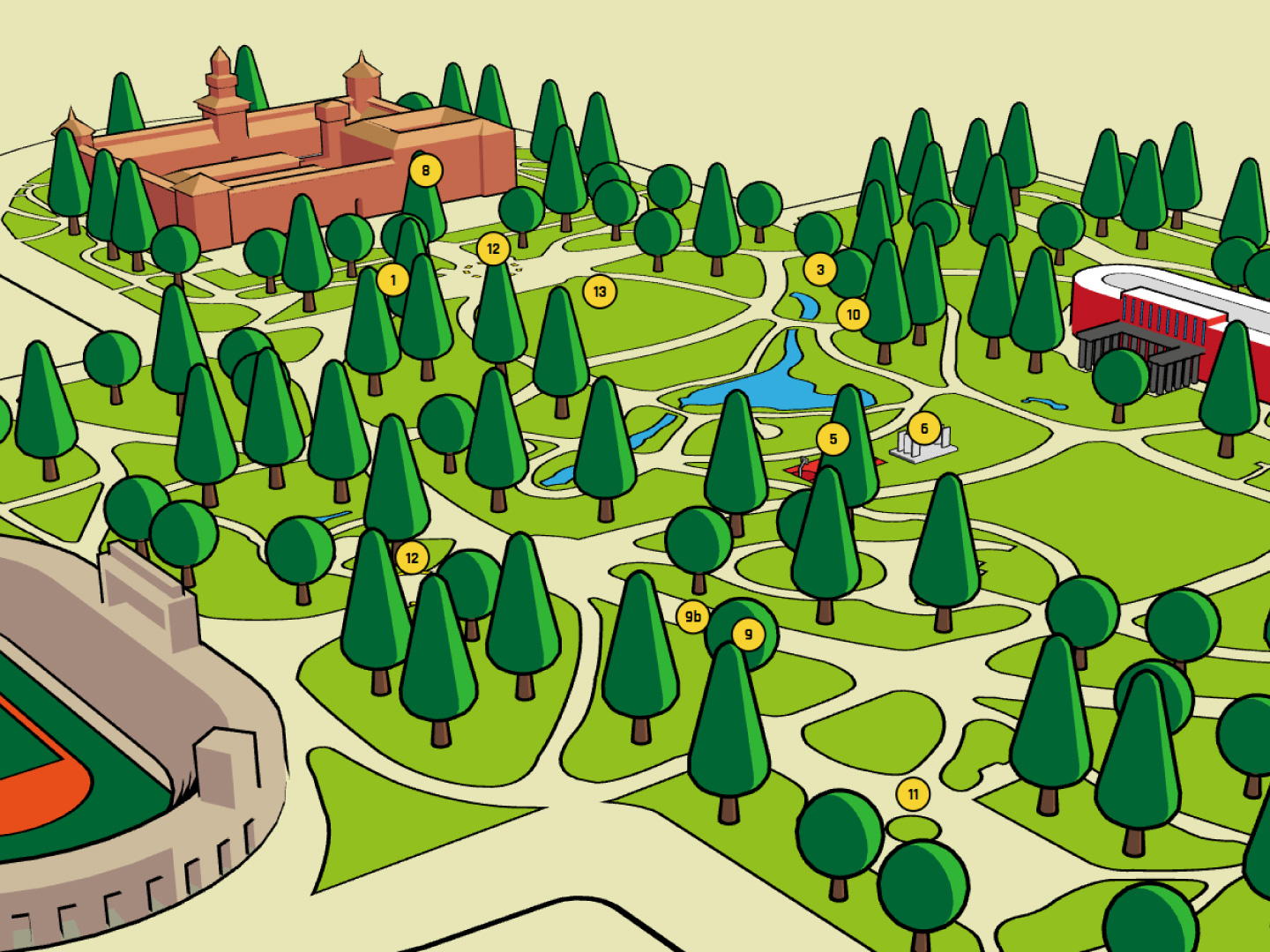Open location marker 13
The image size is (1270, 952).
(600, 292)
